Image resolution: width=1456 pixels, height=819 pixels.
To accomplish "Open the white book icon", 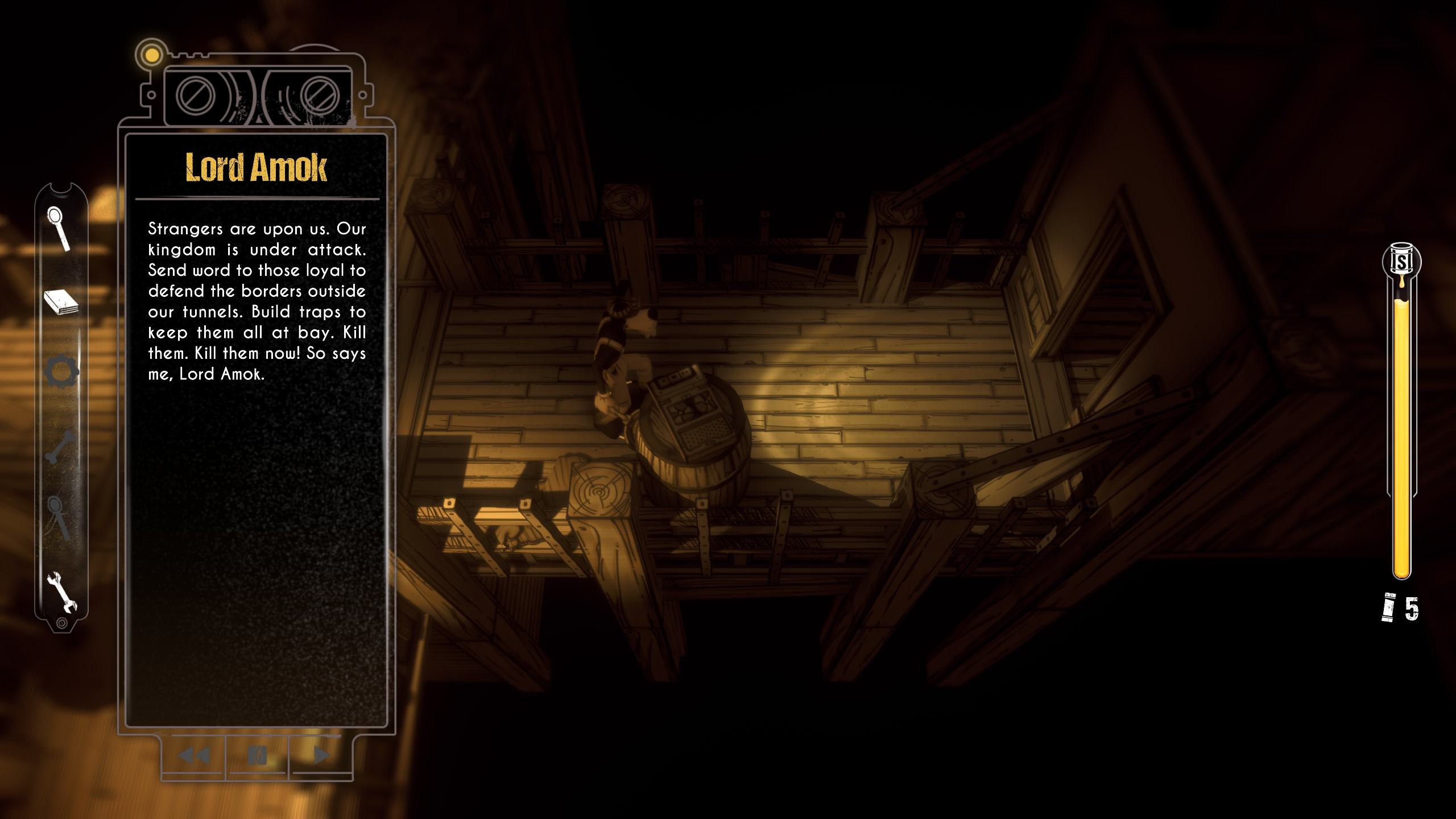I will point(61,302).
